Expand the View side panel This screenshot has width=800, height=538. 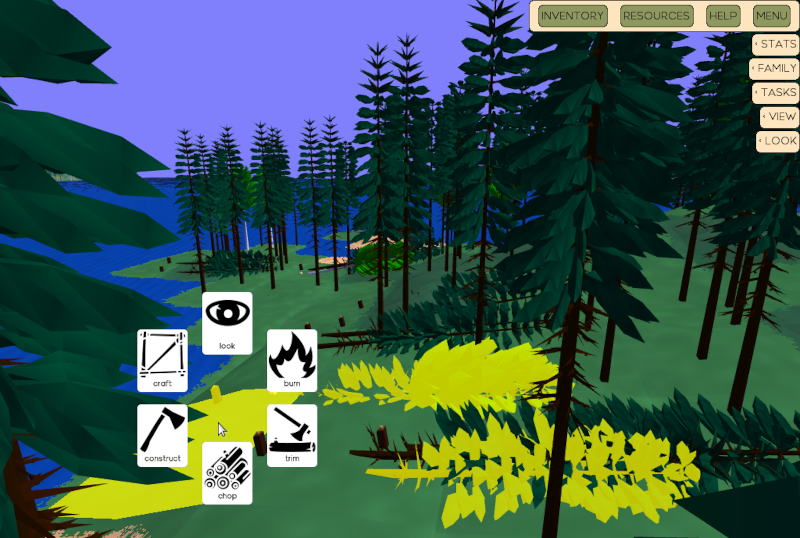click(x=779, y=116)
